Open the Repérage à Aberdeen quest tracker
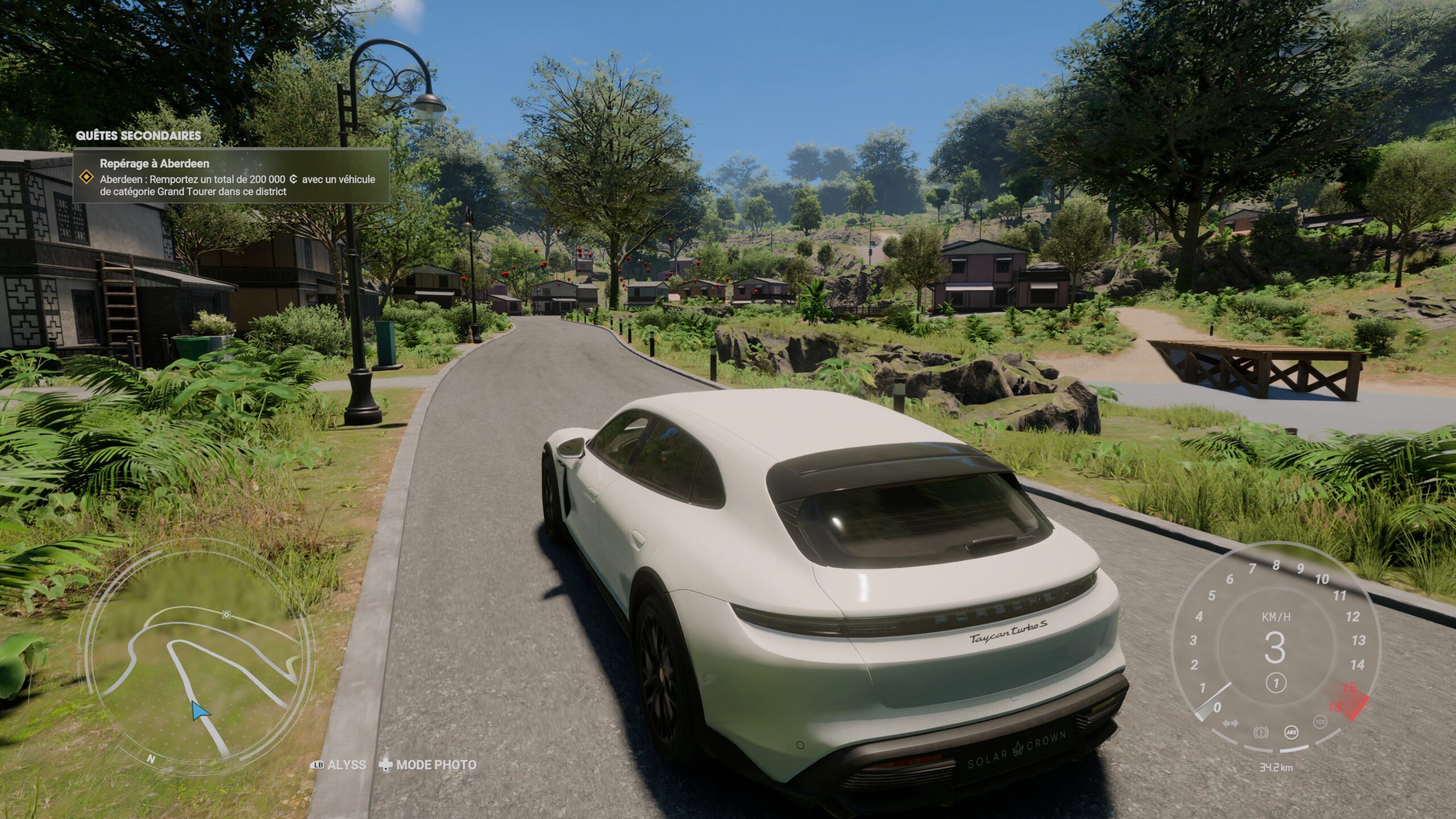 coord(231,176)
